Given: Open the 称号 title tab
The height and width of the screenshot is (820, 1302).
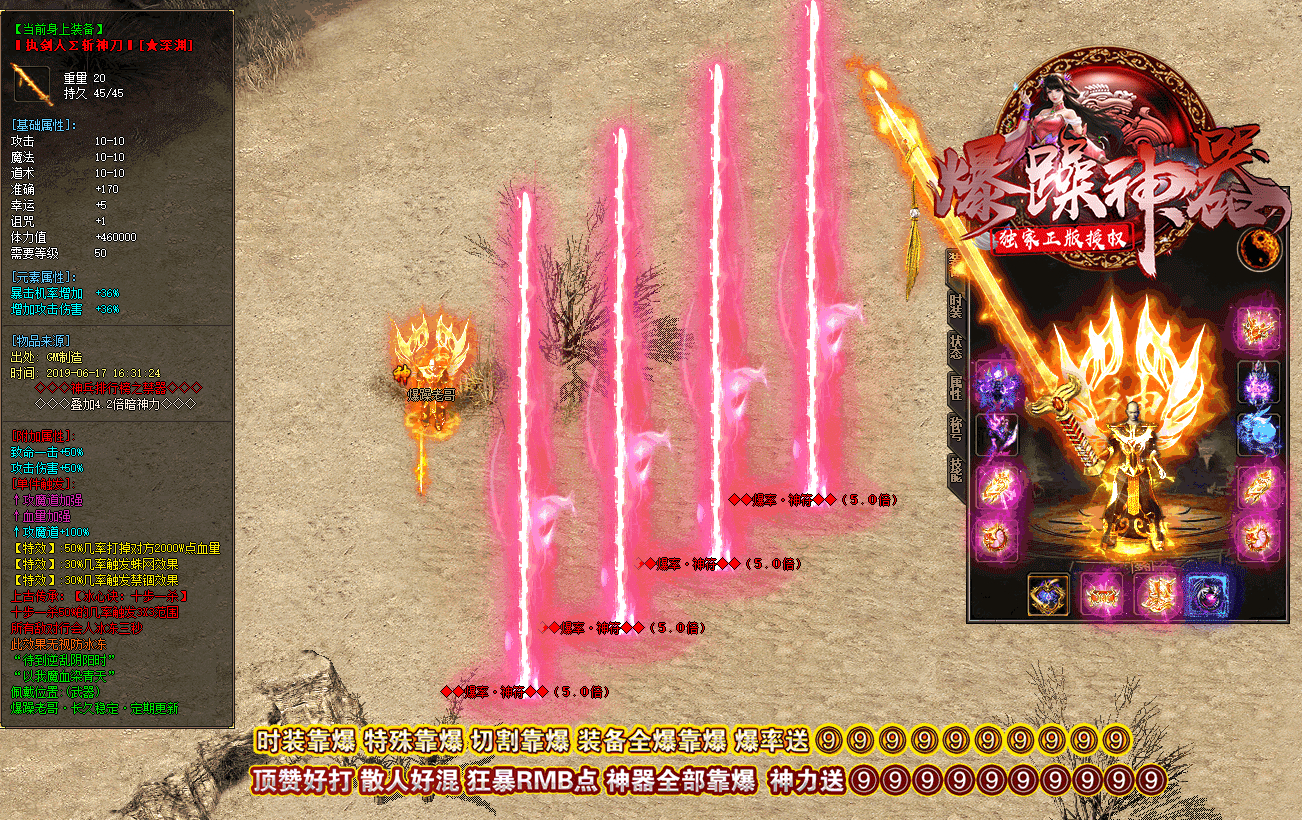Looking at the screenshot, I should click(x=956, y=428).
